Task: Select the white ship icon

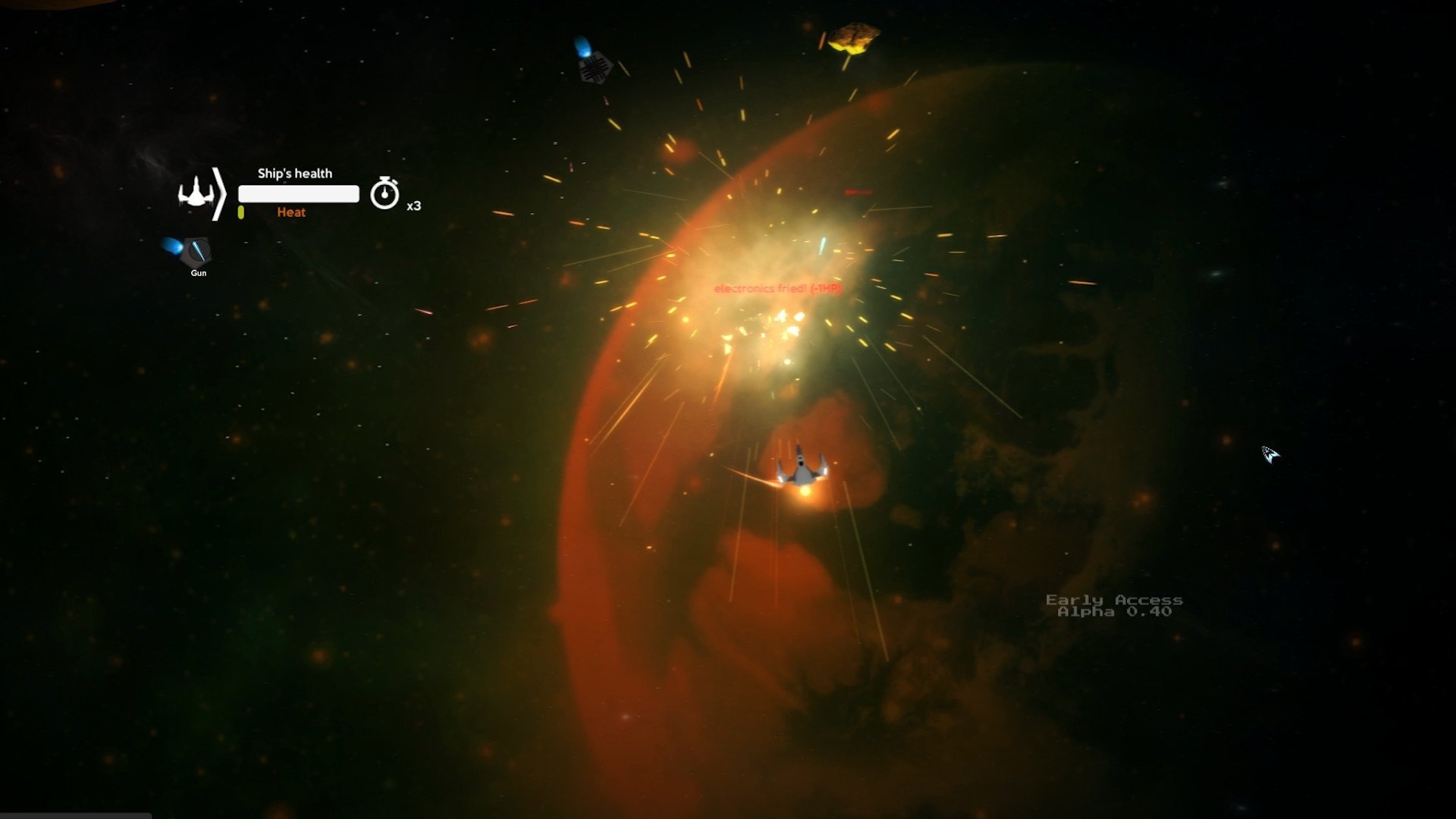Action: (196, 193)
